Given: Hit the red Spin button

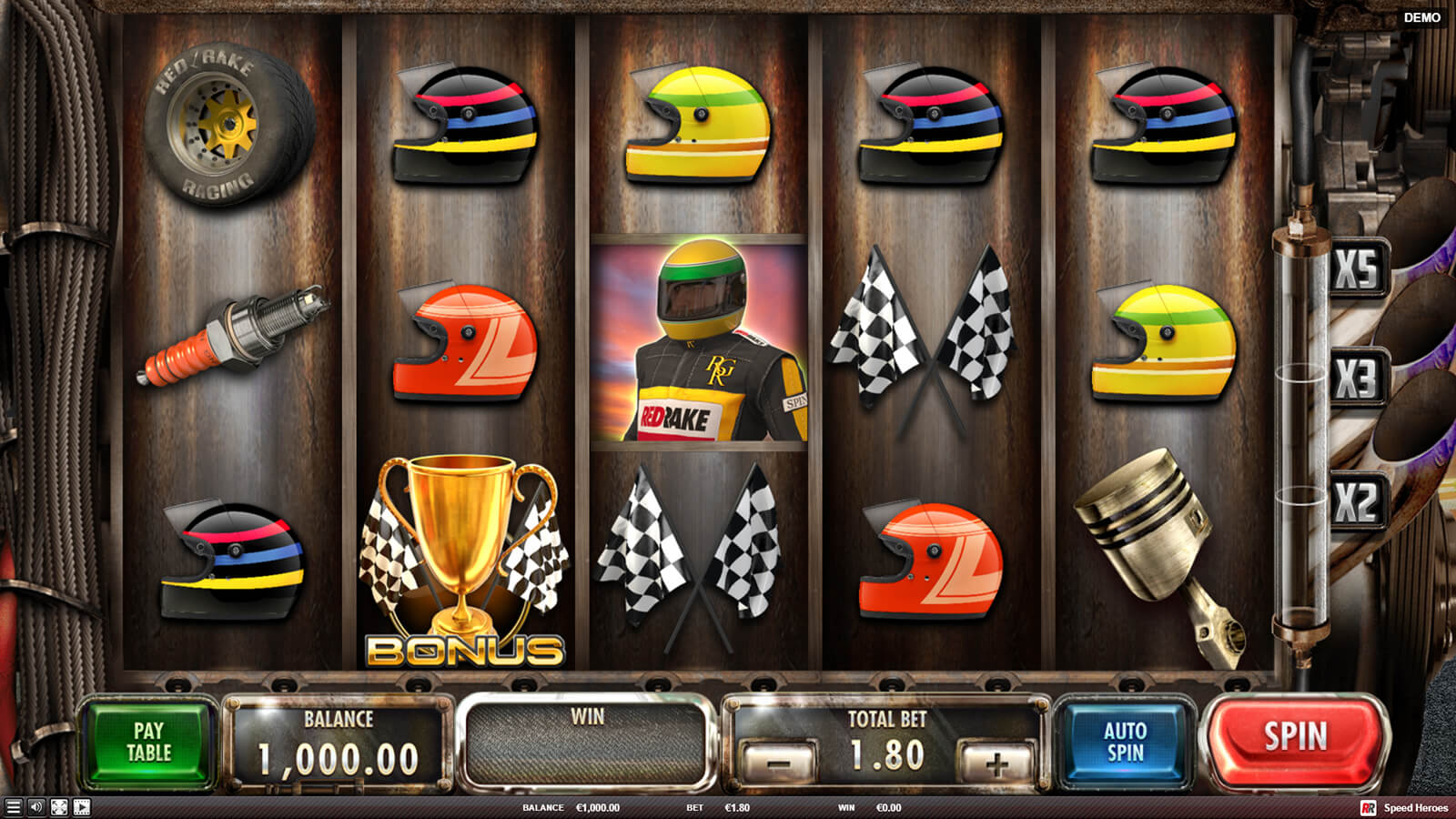Looking at the screenshot, I should click(x=1294, y=737).
